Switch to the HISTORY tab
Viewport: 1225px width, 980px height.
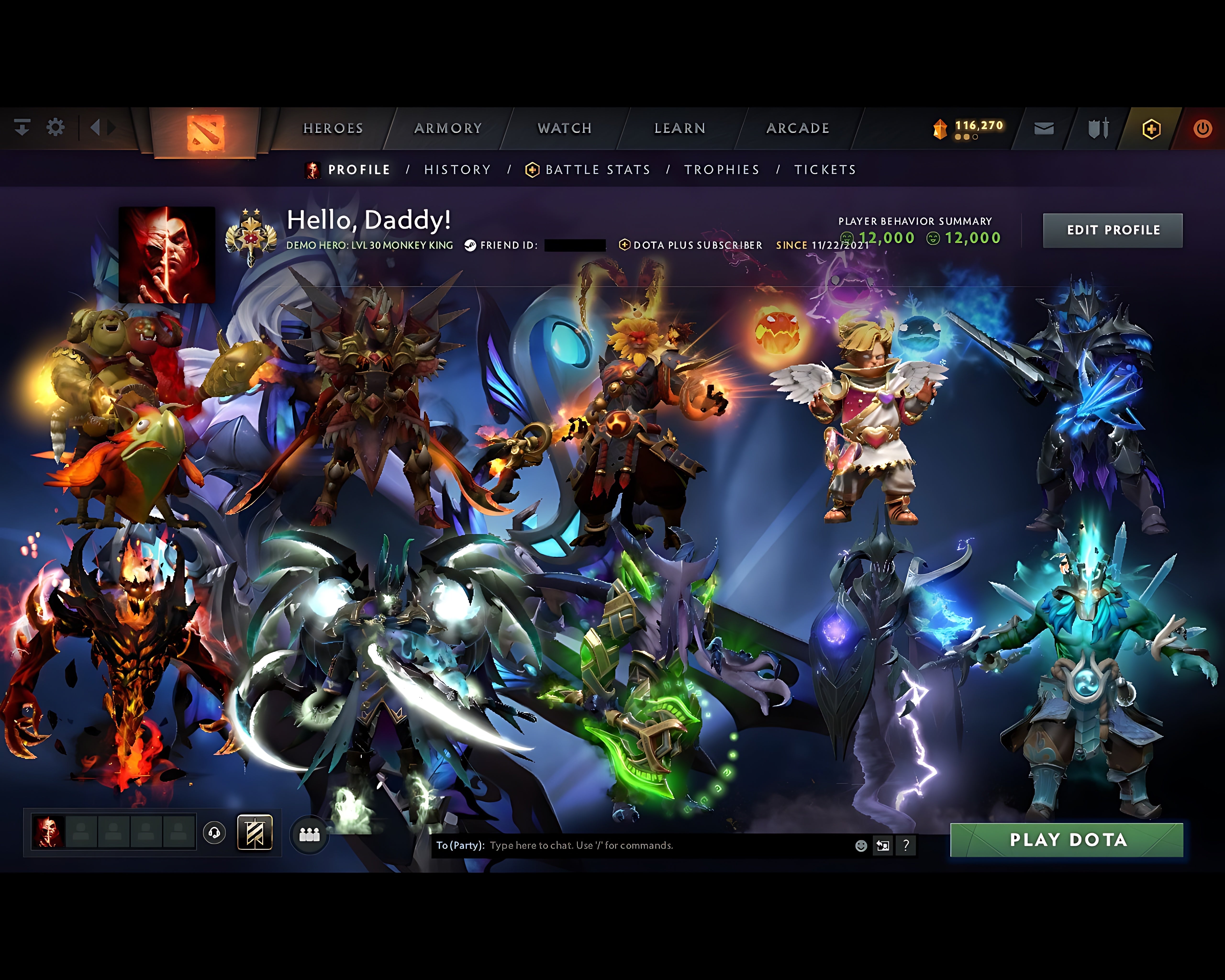point(456,169)
